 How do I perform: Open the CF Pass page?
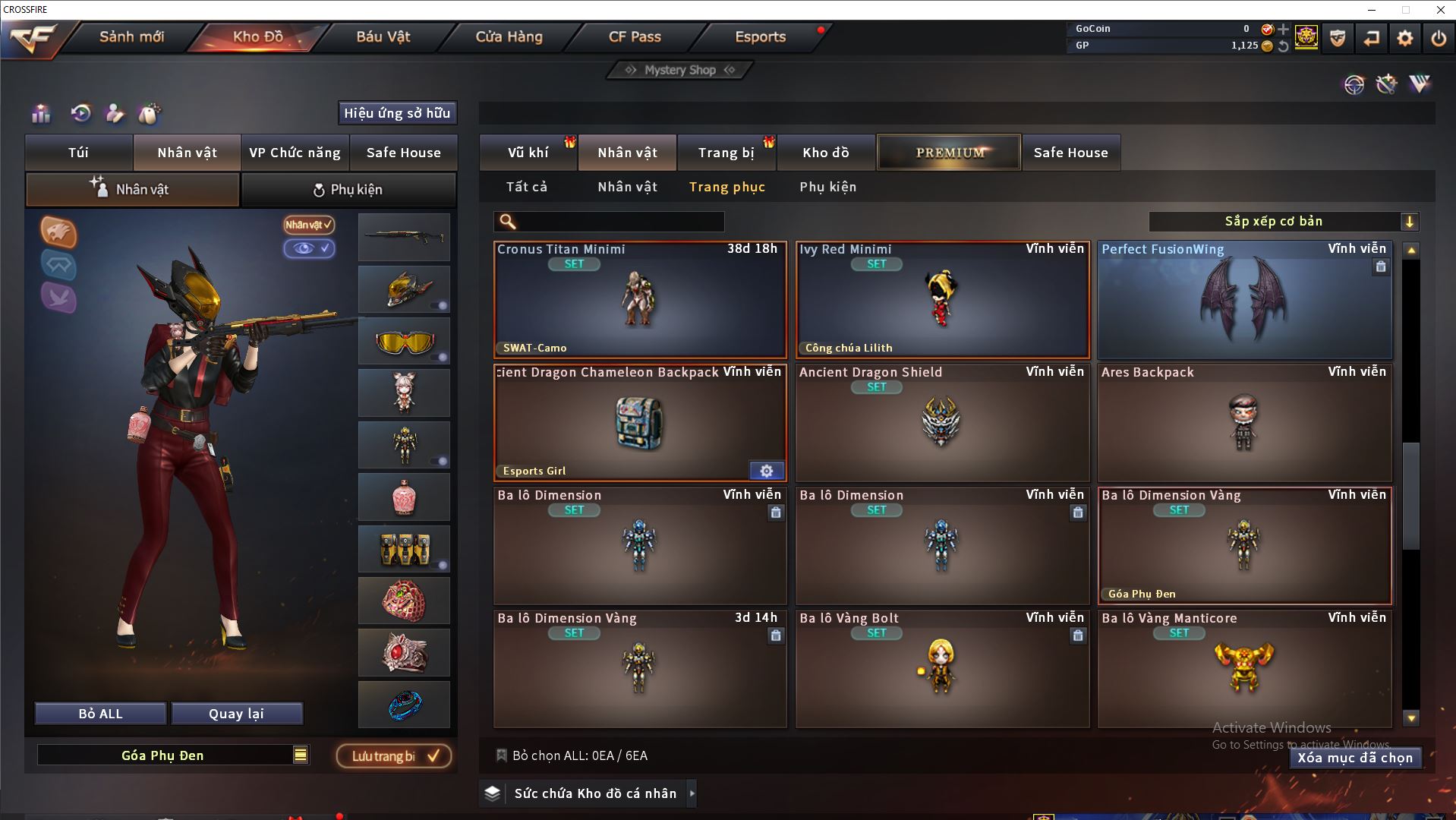[x=635, y=36]
